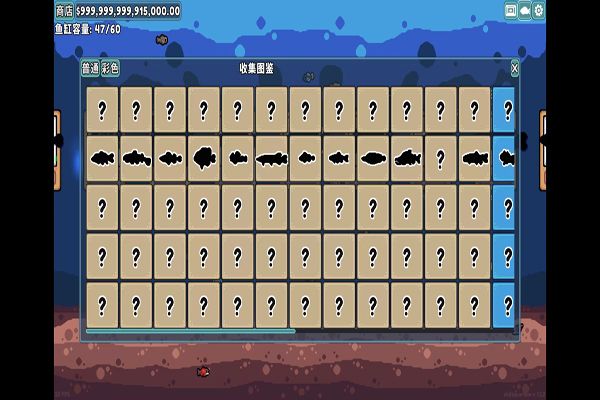This screenshot has height=400, width=600.
Task: Switch to the 普通 tab
Action: (90, 68)
